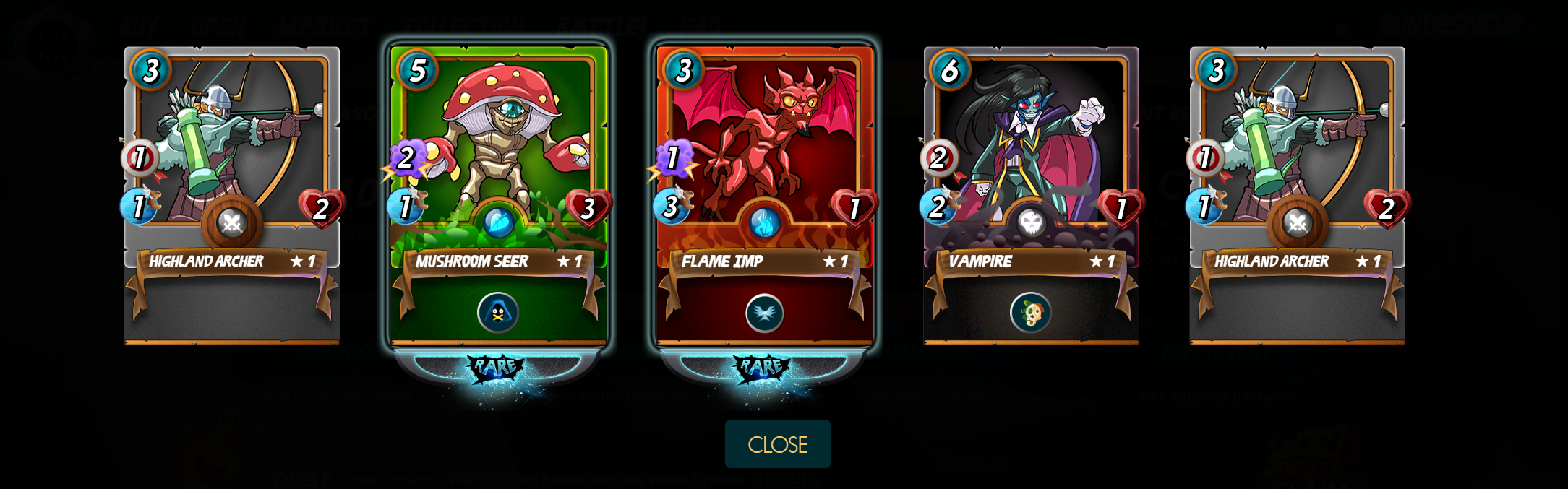Click the Vampire's skull ability icon
1568x489 pixels.
pyautogui.click(x=1031, y=313)
